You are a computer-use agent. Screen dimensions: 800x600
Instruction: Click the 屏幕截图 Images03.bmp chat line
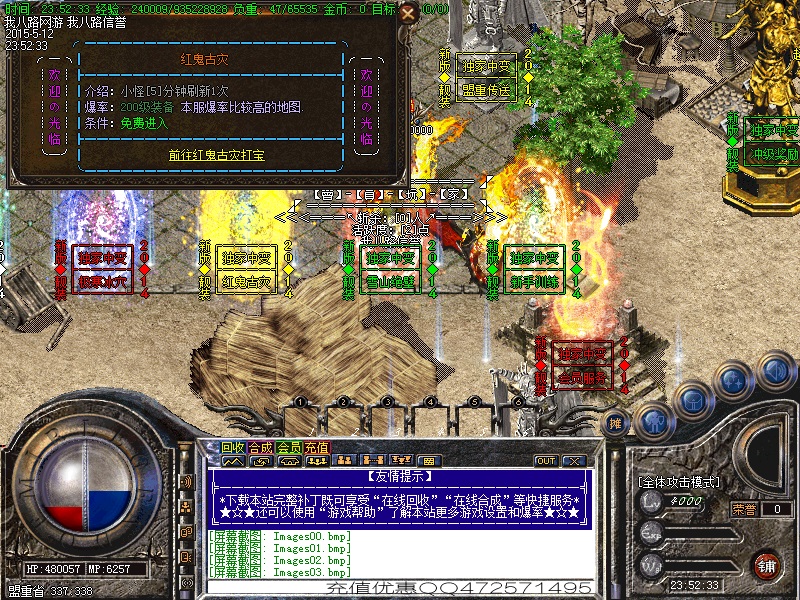pyautogui.click(x=281, y=572)
